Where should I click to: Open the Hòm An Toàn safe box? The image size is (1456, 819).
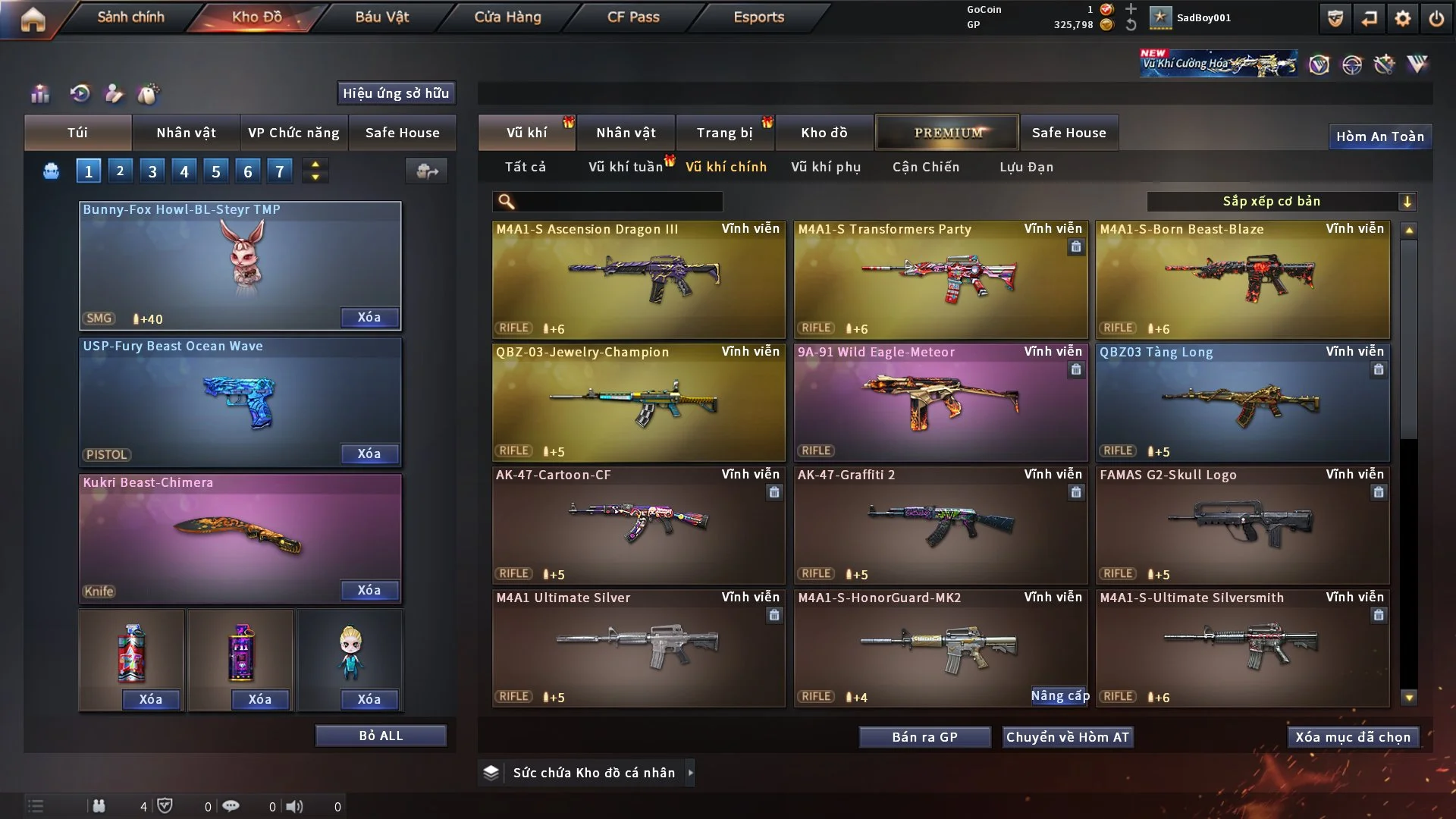pyautogui.click(x=1379, y=136)
